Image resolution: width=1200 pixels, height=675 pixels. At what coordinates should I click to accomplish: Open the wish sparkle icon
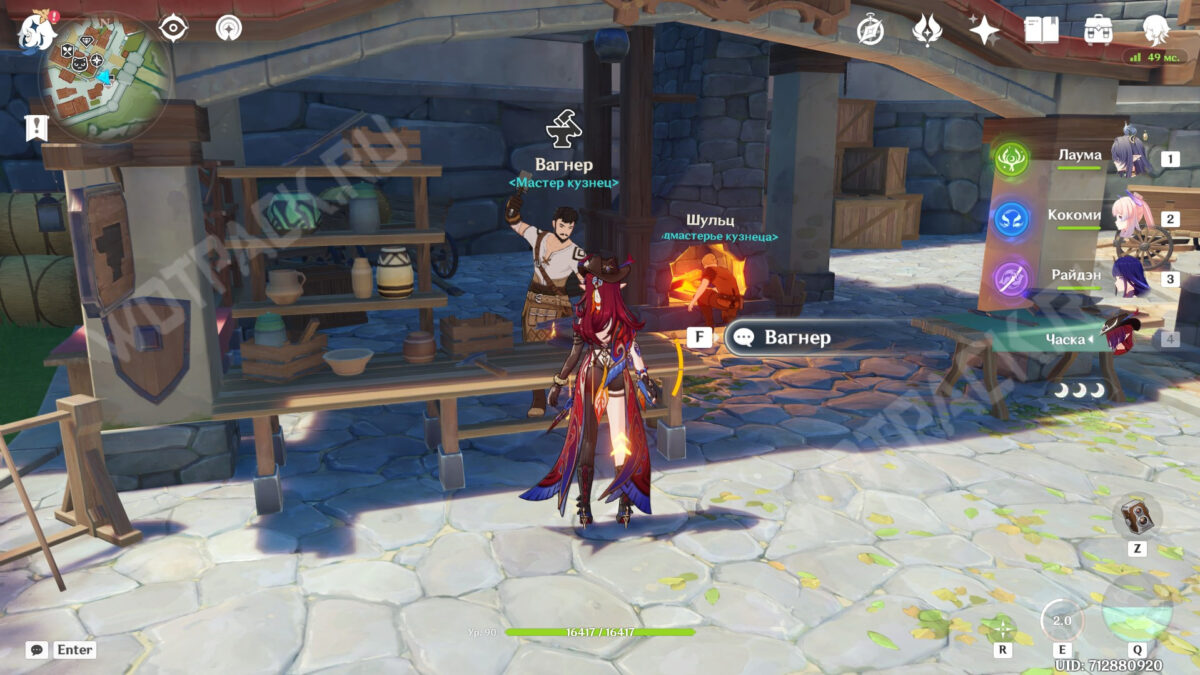click(x=984, y=30)
